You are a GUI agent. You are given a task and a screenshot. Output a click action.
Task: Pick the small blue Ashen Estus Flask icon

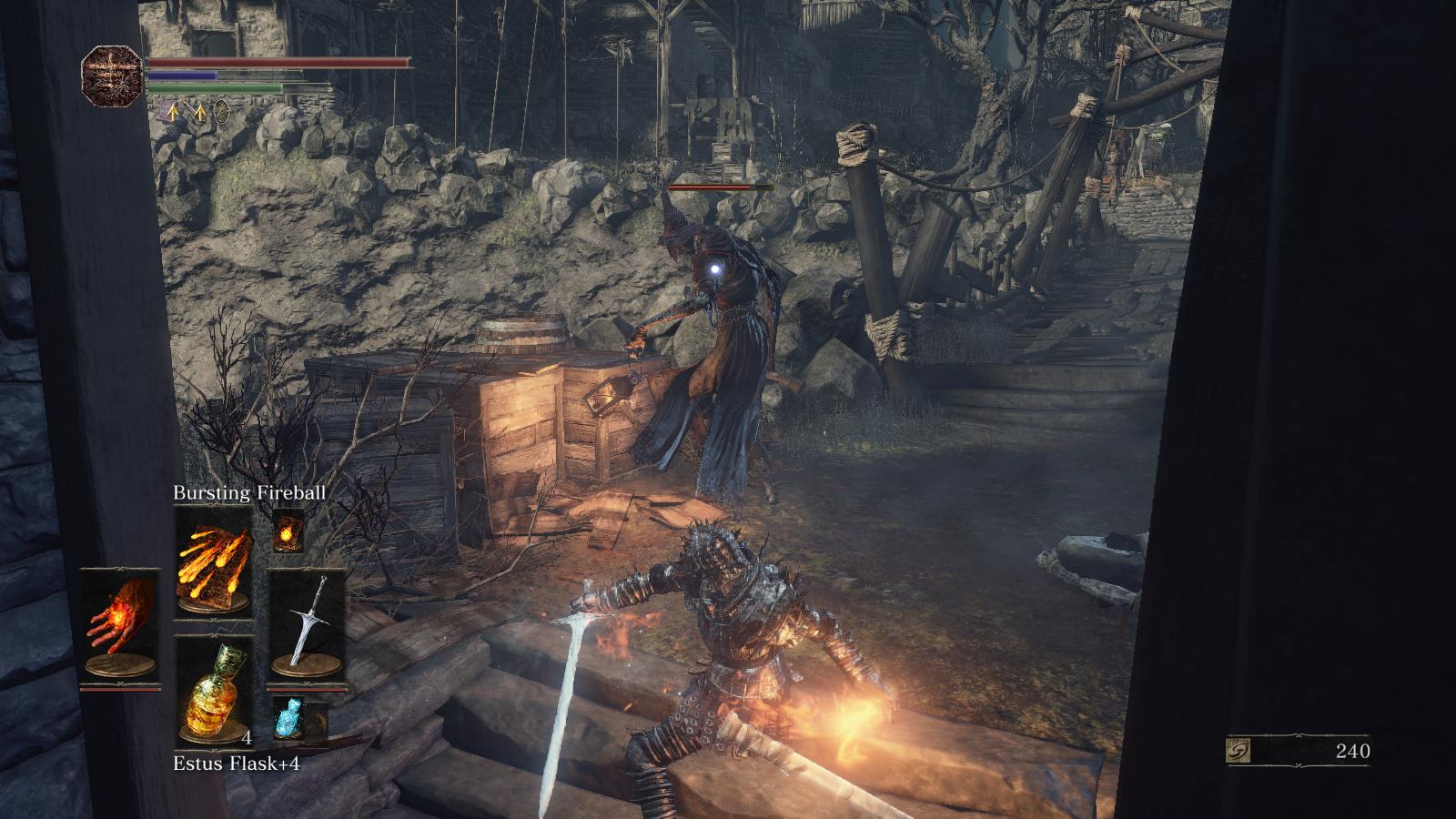[x=288, y=717]
